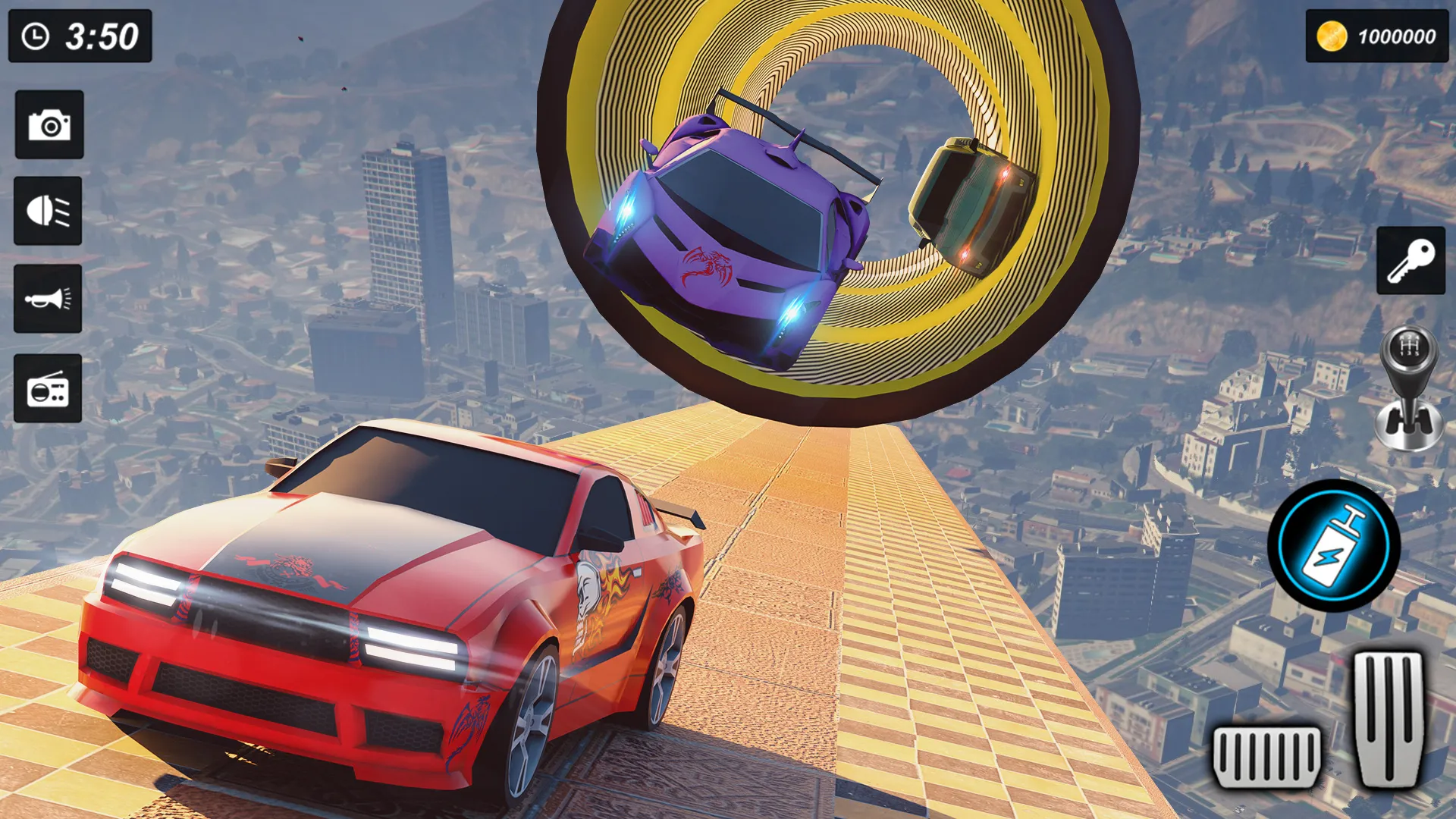Sound the horn button
The width and height of the screenshot is (1456, 819).
[x=48, y=299]
